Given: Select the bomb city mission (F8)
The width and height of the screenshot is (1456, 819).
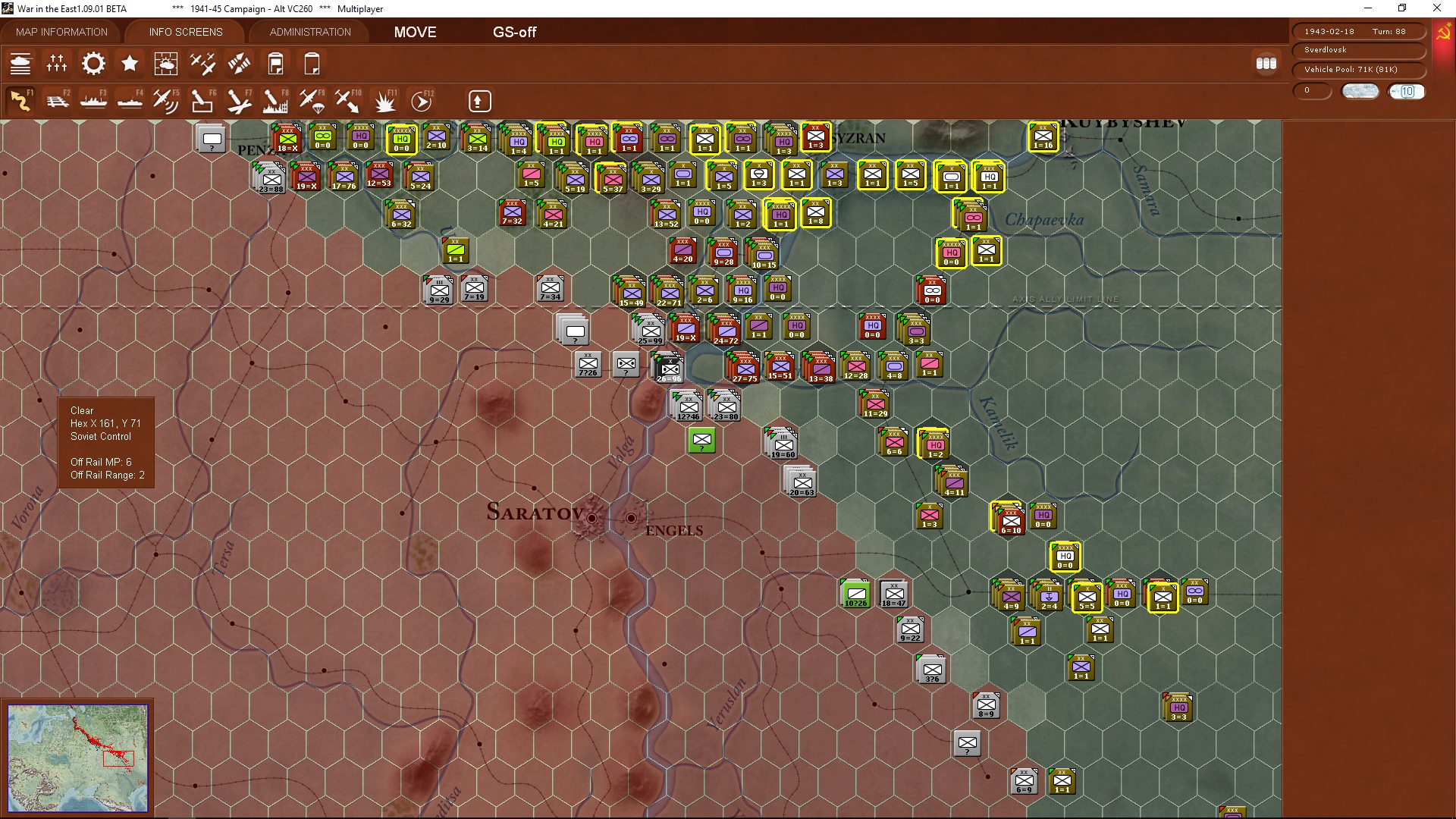Looking at the screenshot, I should tap(275, 101).
